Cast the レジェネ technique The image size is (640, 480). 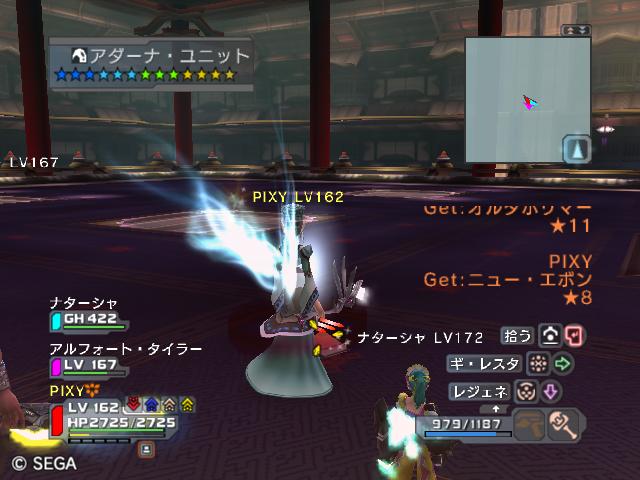480,391
